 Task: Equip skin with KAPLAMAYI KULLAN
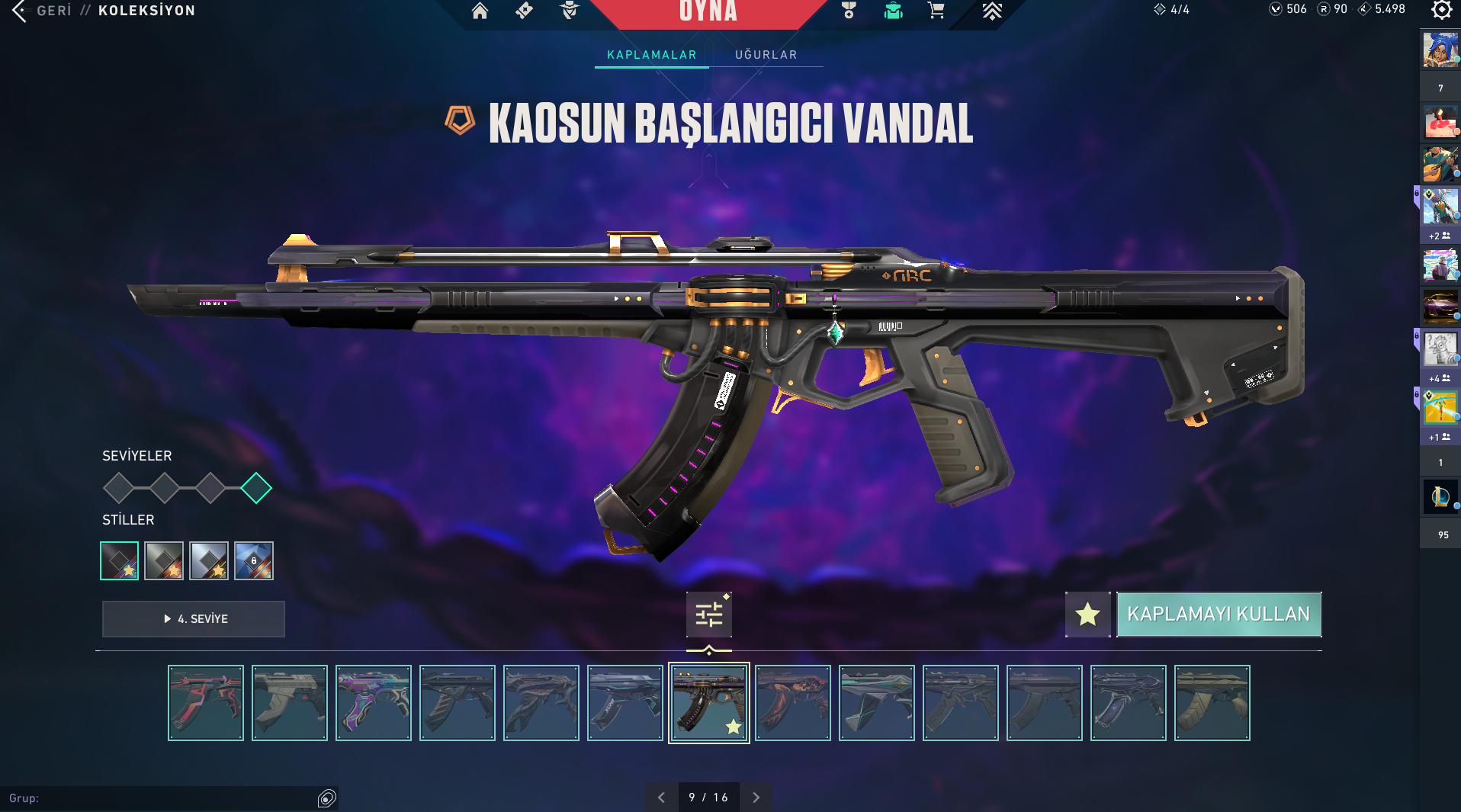pyautogui.click(x=1219, y=615)
